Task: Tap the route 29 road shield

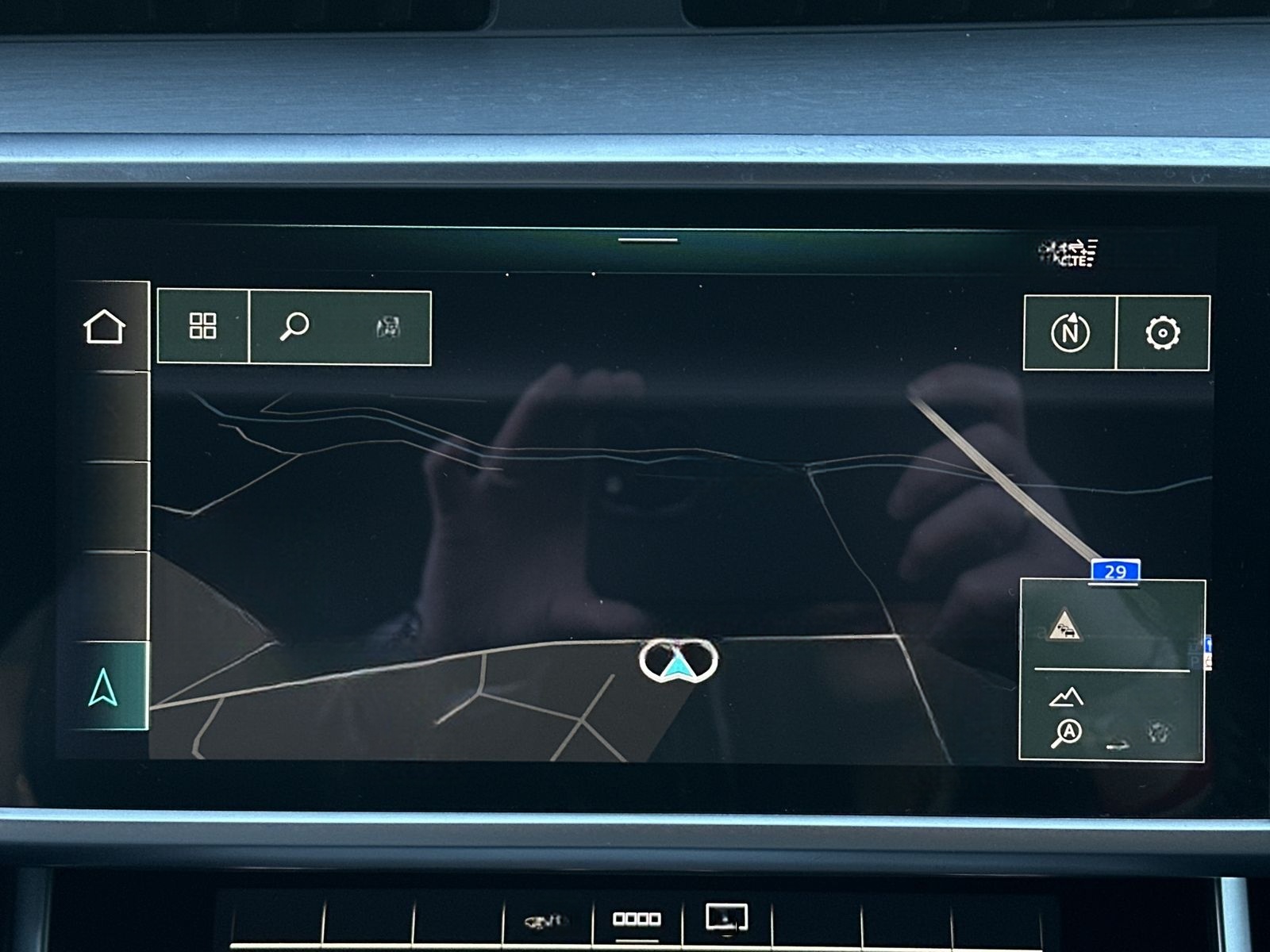Action: 1116,569
